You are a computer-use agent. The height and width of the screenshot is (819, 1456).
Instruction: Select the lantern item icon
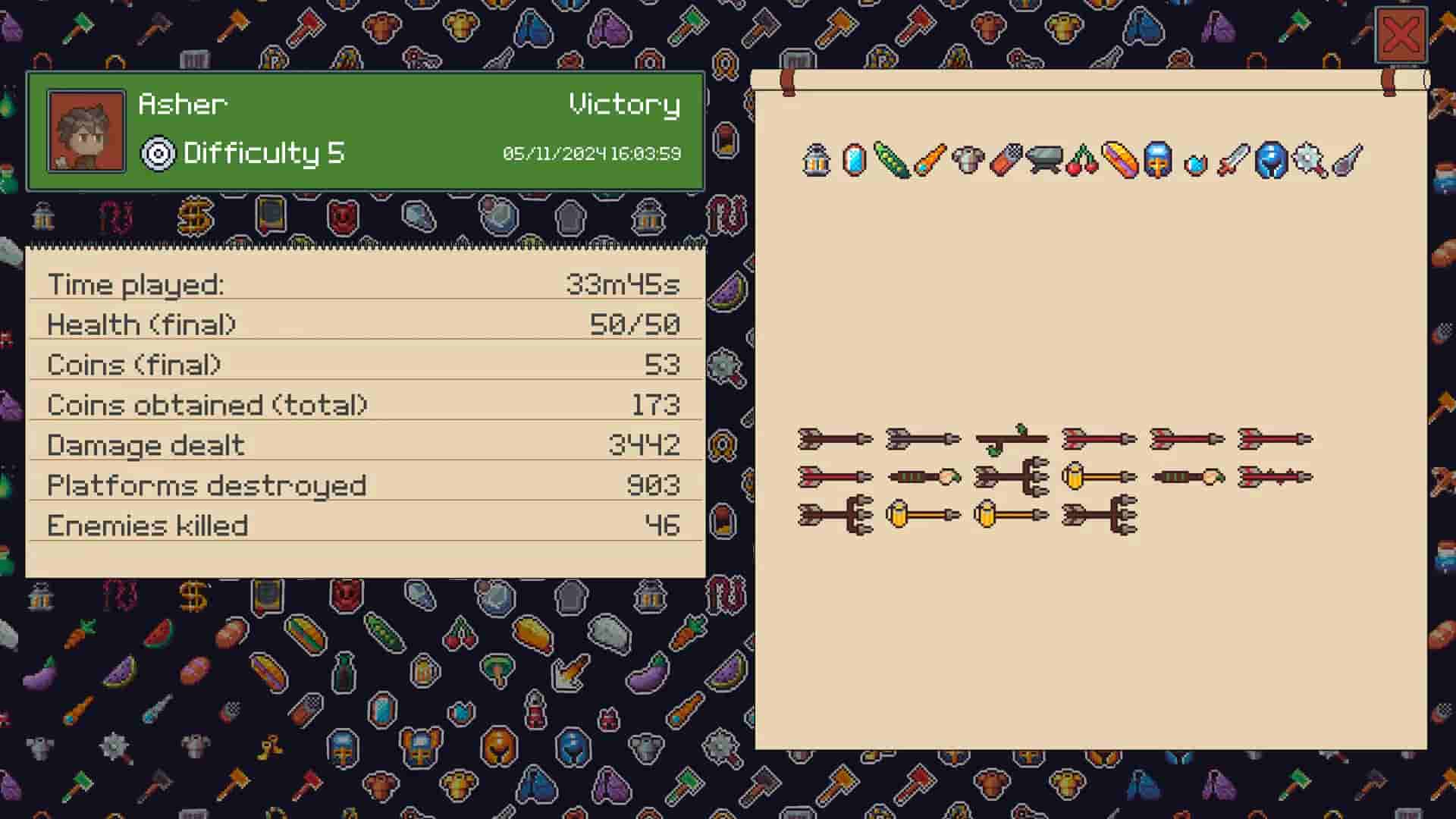point(817,159)
